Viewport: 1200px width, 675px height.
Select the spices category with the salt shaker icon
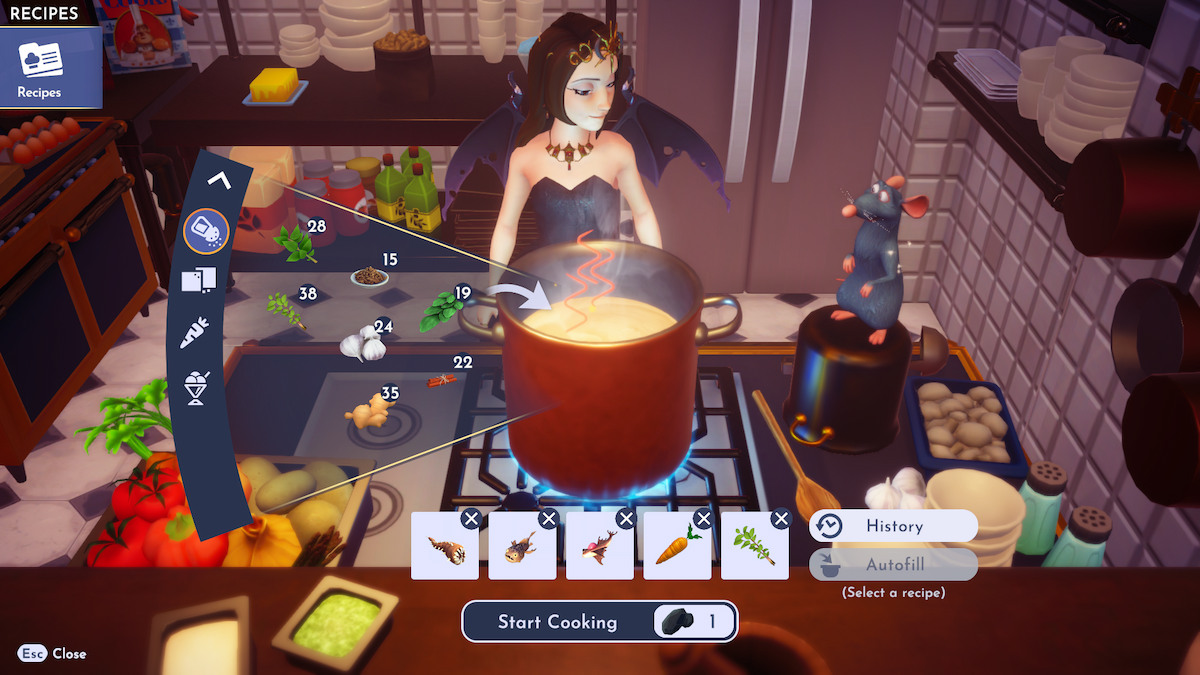207,232
